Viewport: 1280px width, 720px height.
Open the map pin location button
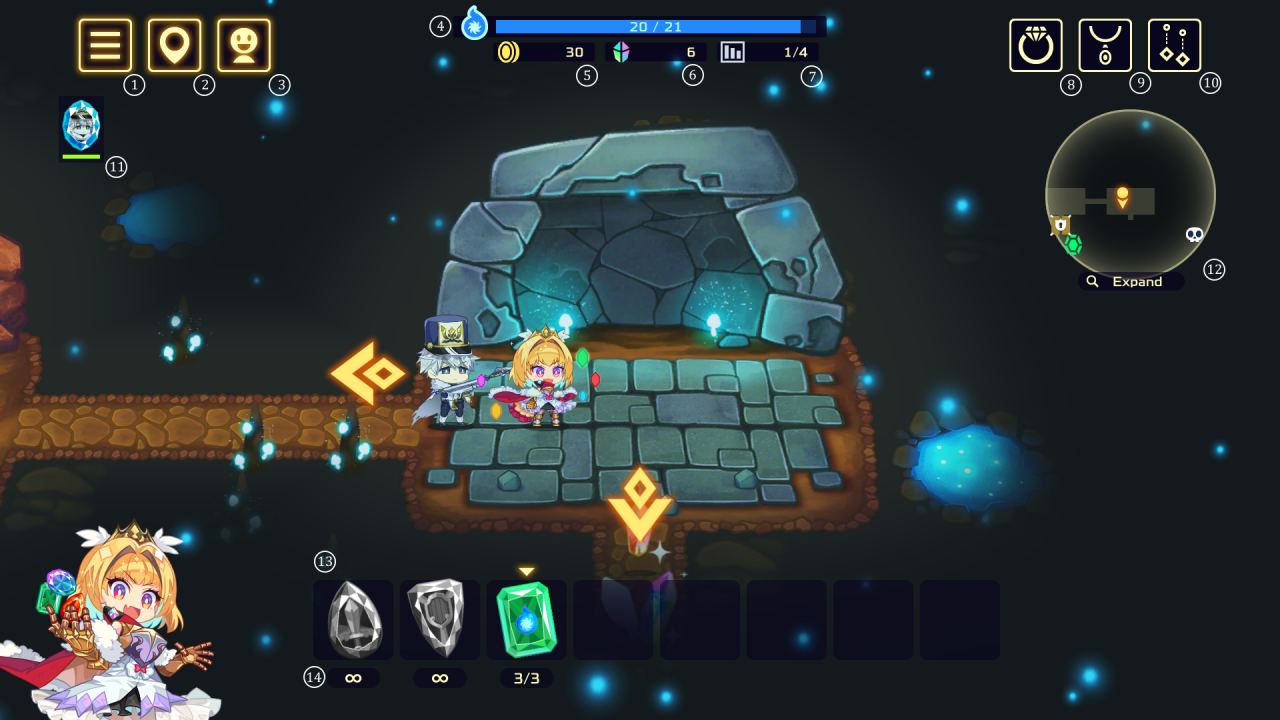tap(175, 46)
